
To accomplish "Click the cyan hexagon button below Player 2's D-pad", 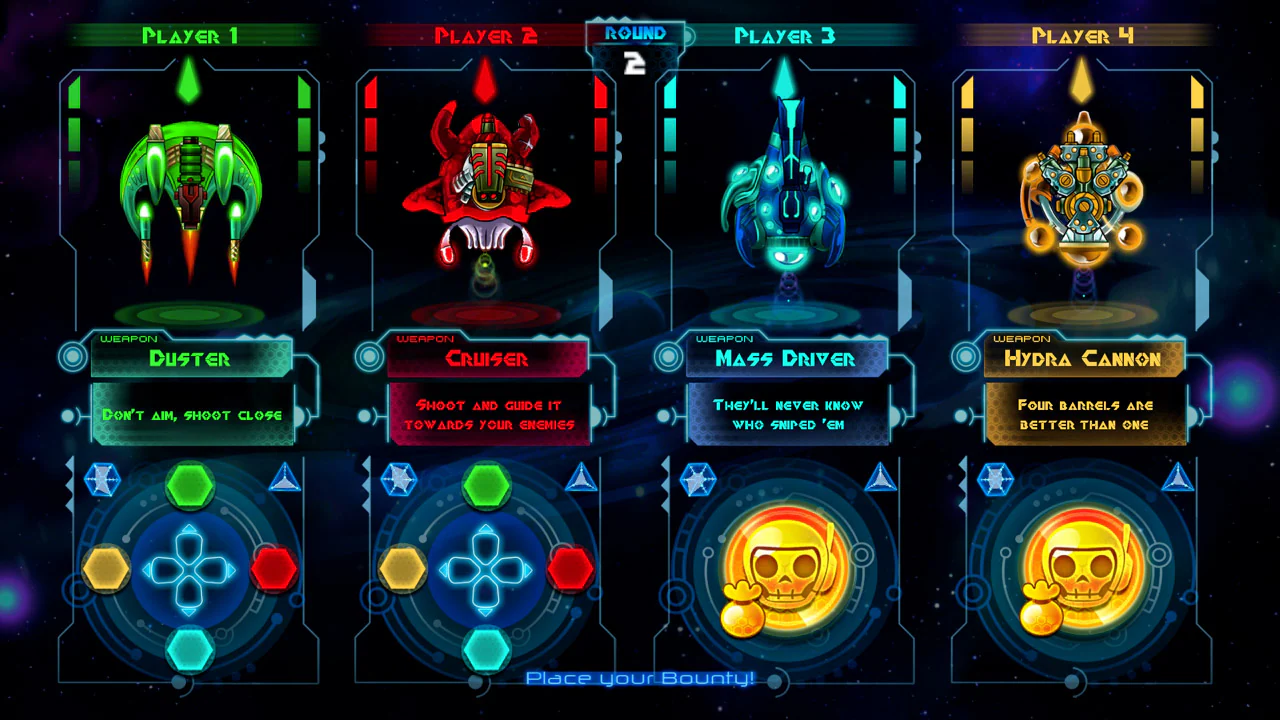I will pyautogui.click(x=487, y=650).
